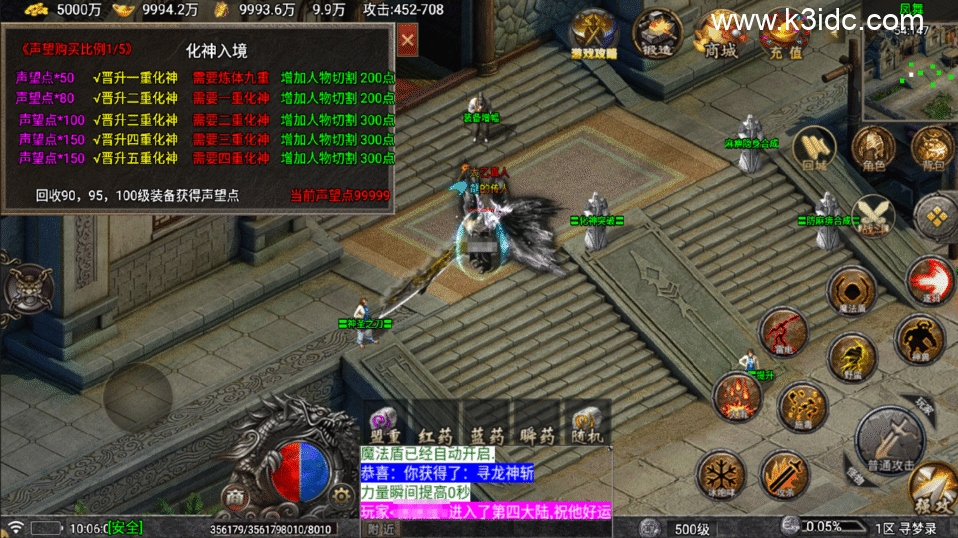Tap the 普通攻击 normal attack button
Image resolution: width=958 pixels, height=538 pixels.
point(888,438)
